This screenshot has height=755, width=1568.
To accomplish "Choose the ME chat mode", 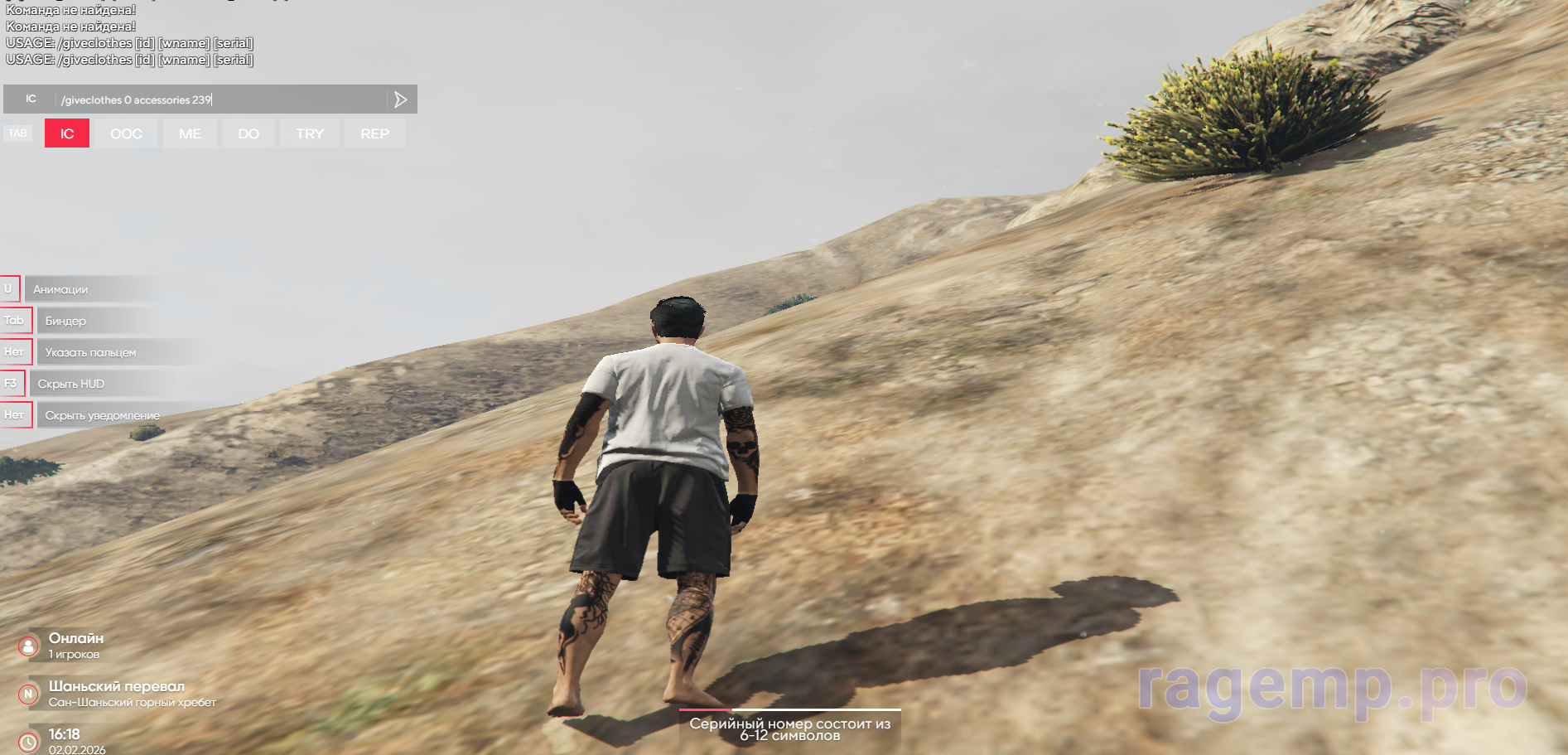I will pos(190,133).
